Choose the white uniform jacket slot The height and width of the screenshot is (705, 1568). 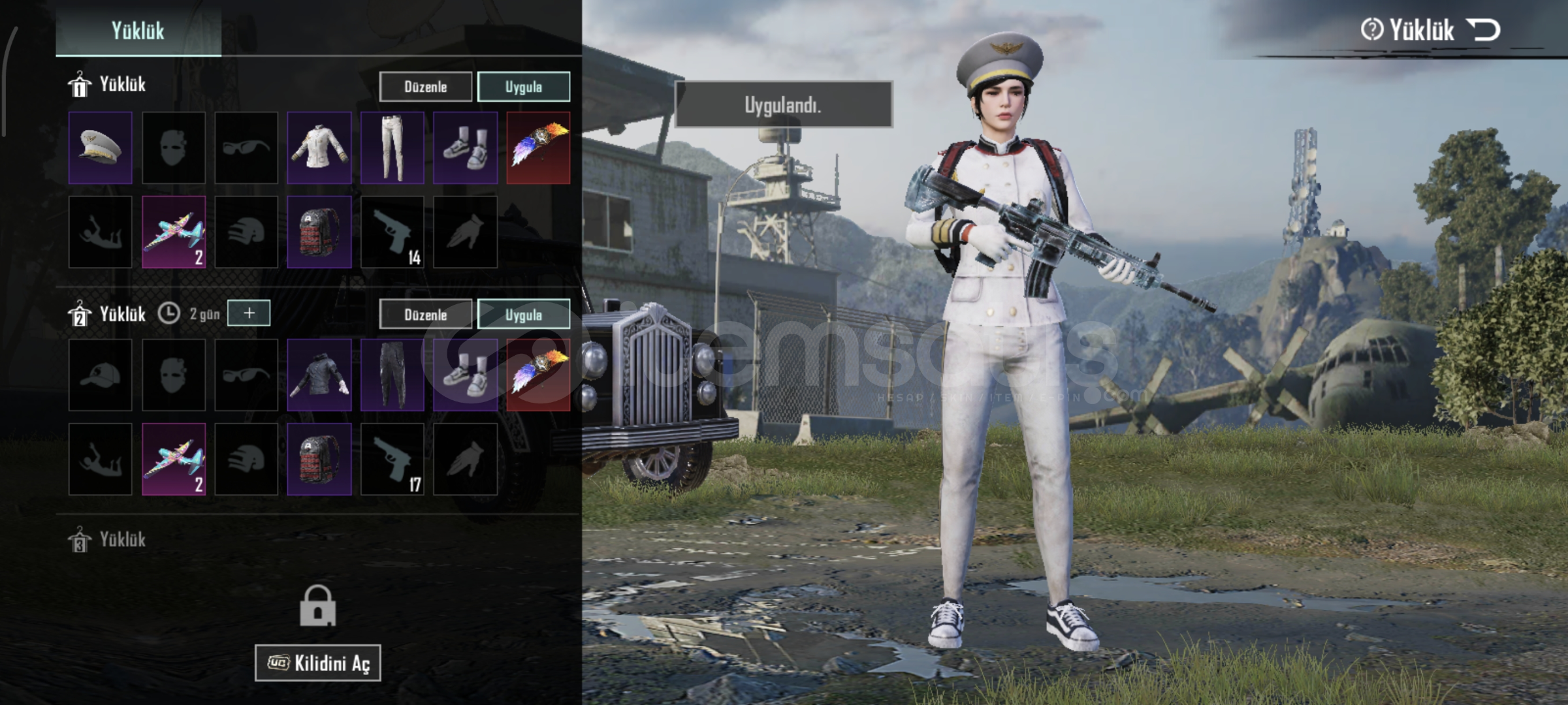[x=319, y=148]
